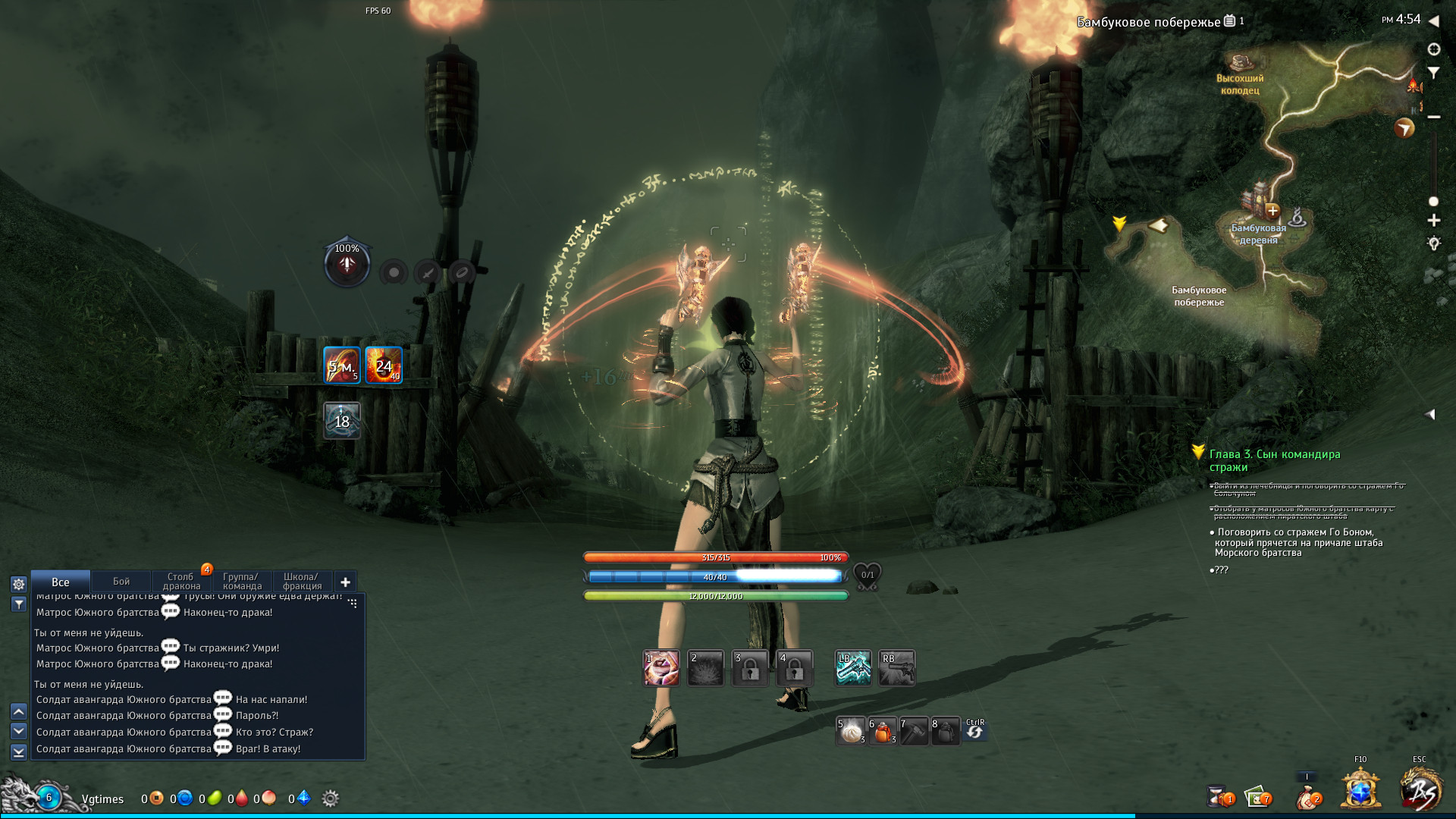
Task: Use the orange potion in slot 6
Action: (883, 732)
